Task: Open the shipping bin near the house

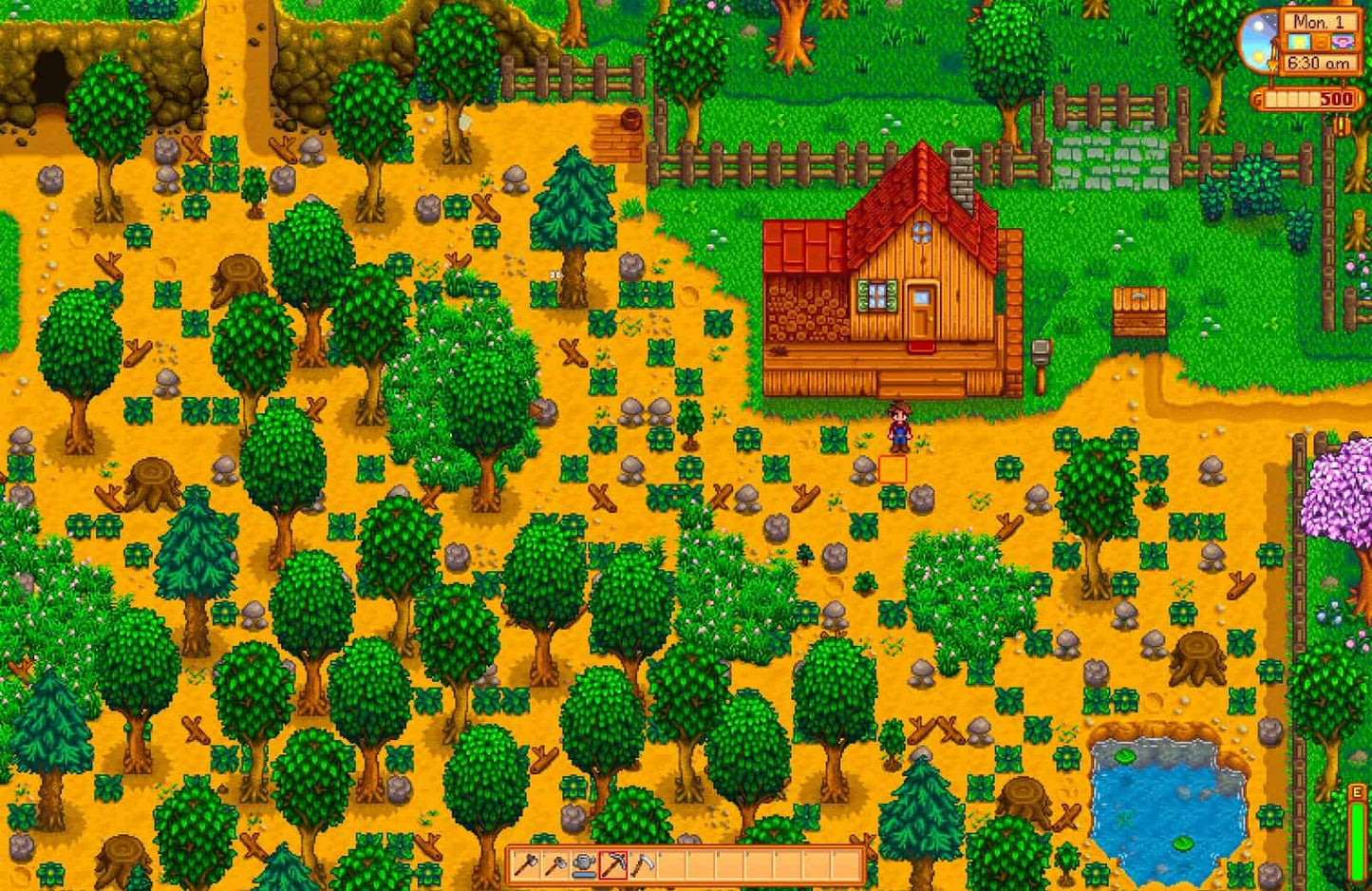Action: coord(1138,313)
